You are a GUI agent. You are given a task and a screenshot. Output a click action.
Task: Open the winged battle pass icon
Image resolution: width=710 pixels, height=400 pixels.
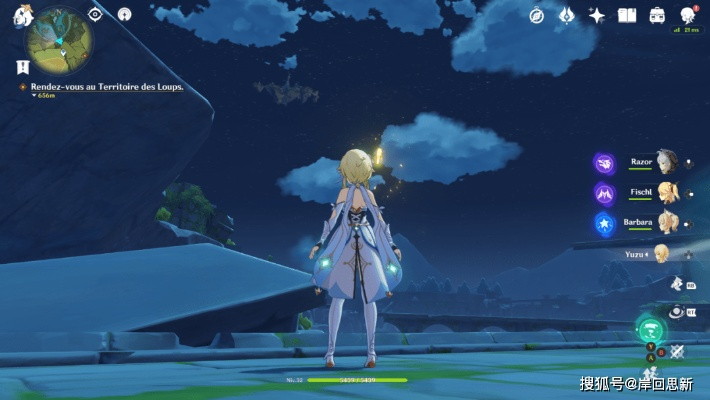click(567, 15)
